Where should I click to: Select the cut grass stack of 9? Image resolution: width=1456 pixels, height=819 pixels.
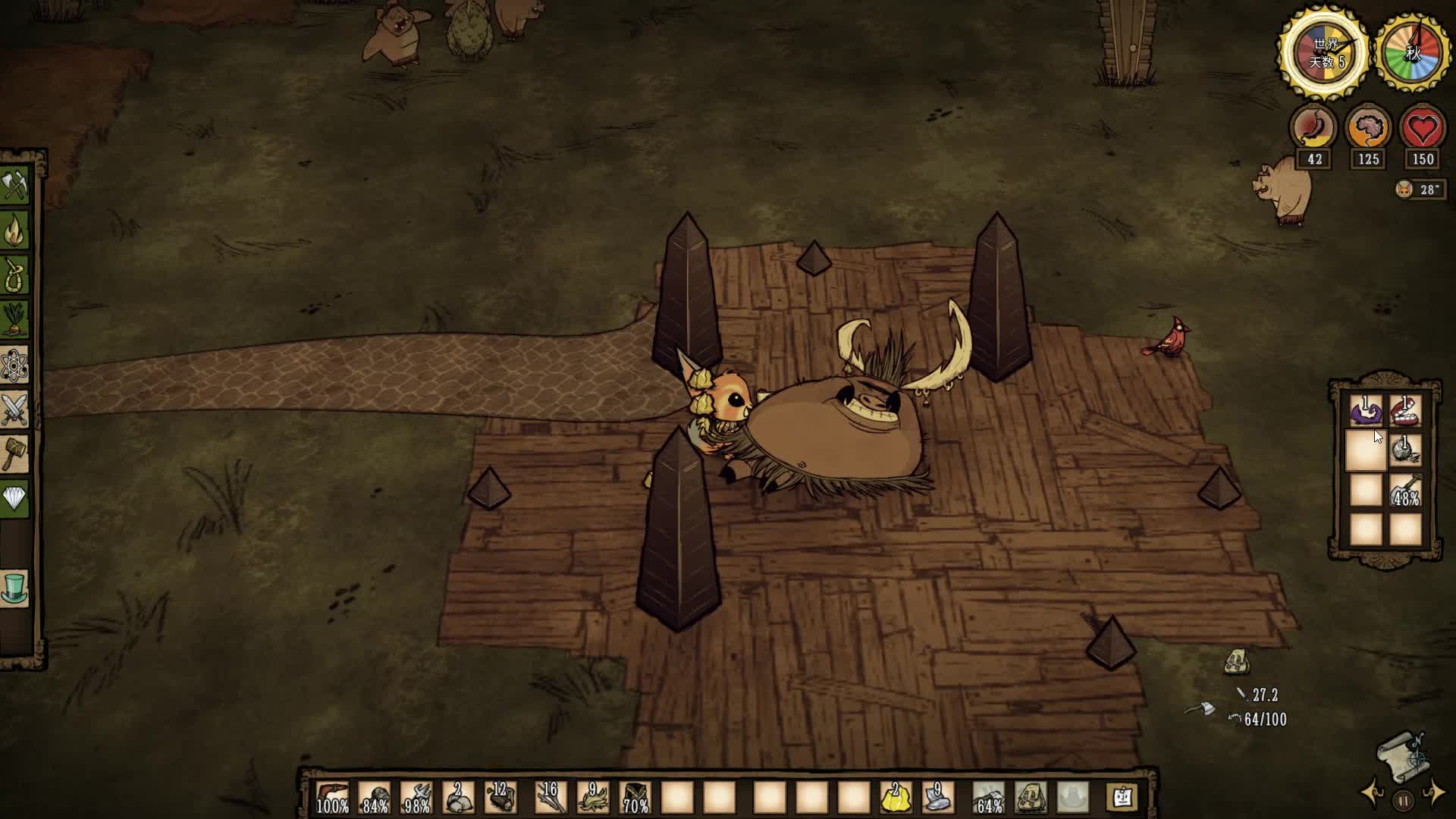tap(593, 798)
